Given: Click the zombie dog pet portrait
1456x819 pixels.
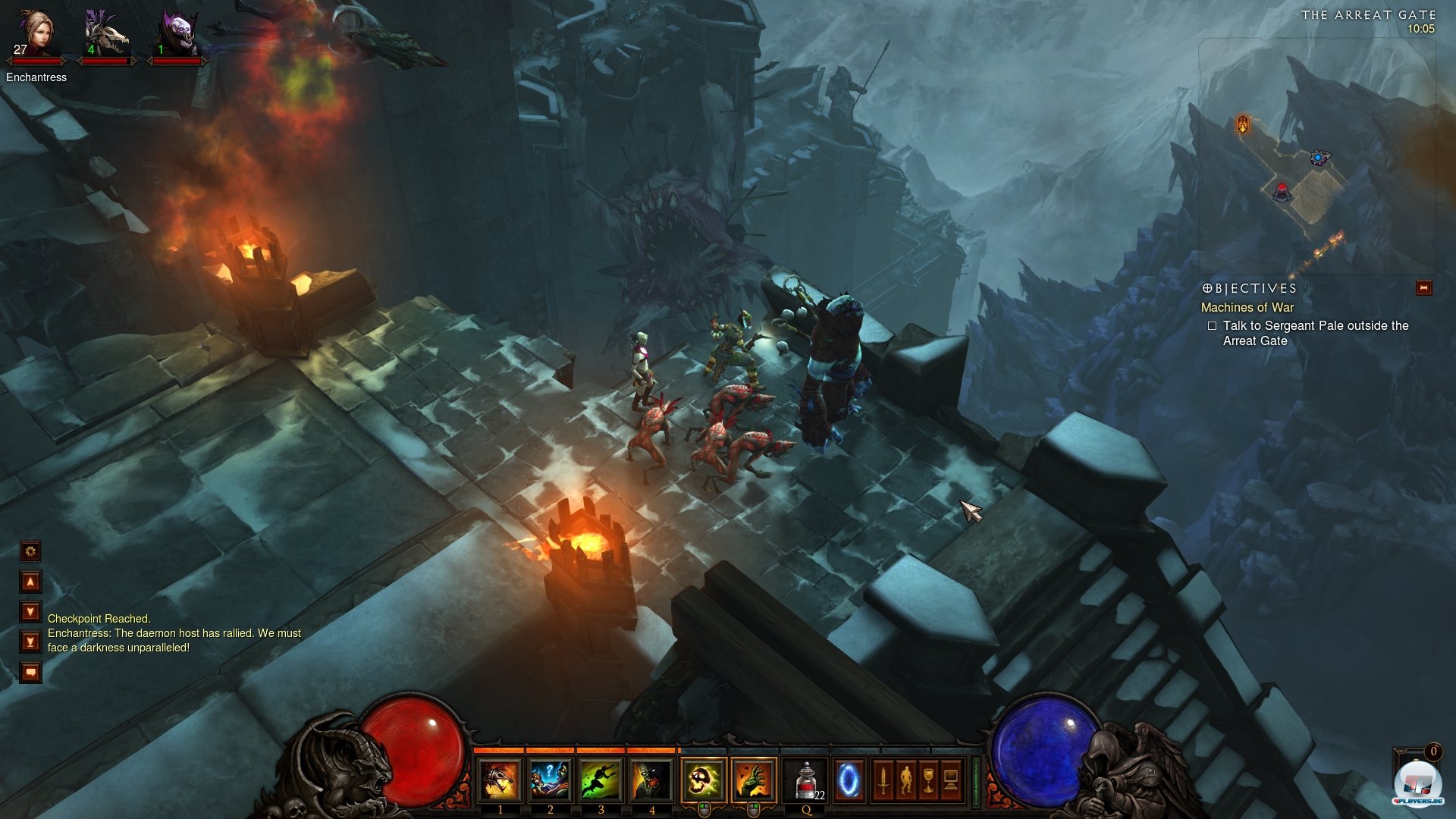Looking at the screenshot, I should [x=105, y=35].
